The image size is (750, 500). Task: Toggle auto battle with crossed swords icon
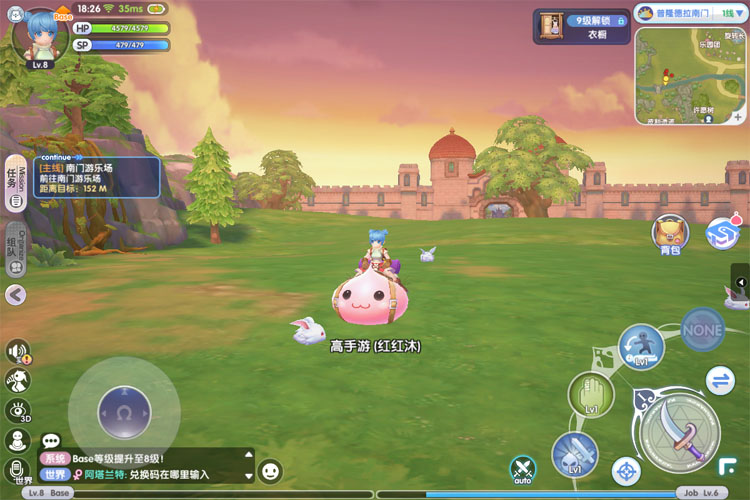pos(522,468)
